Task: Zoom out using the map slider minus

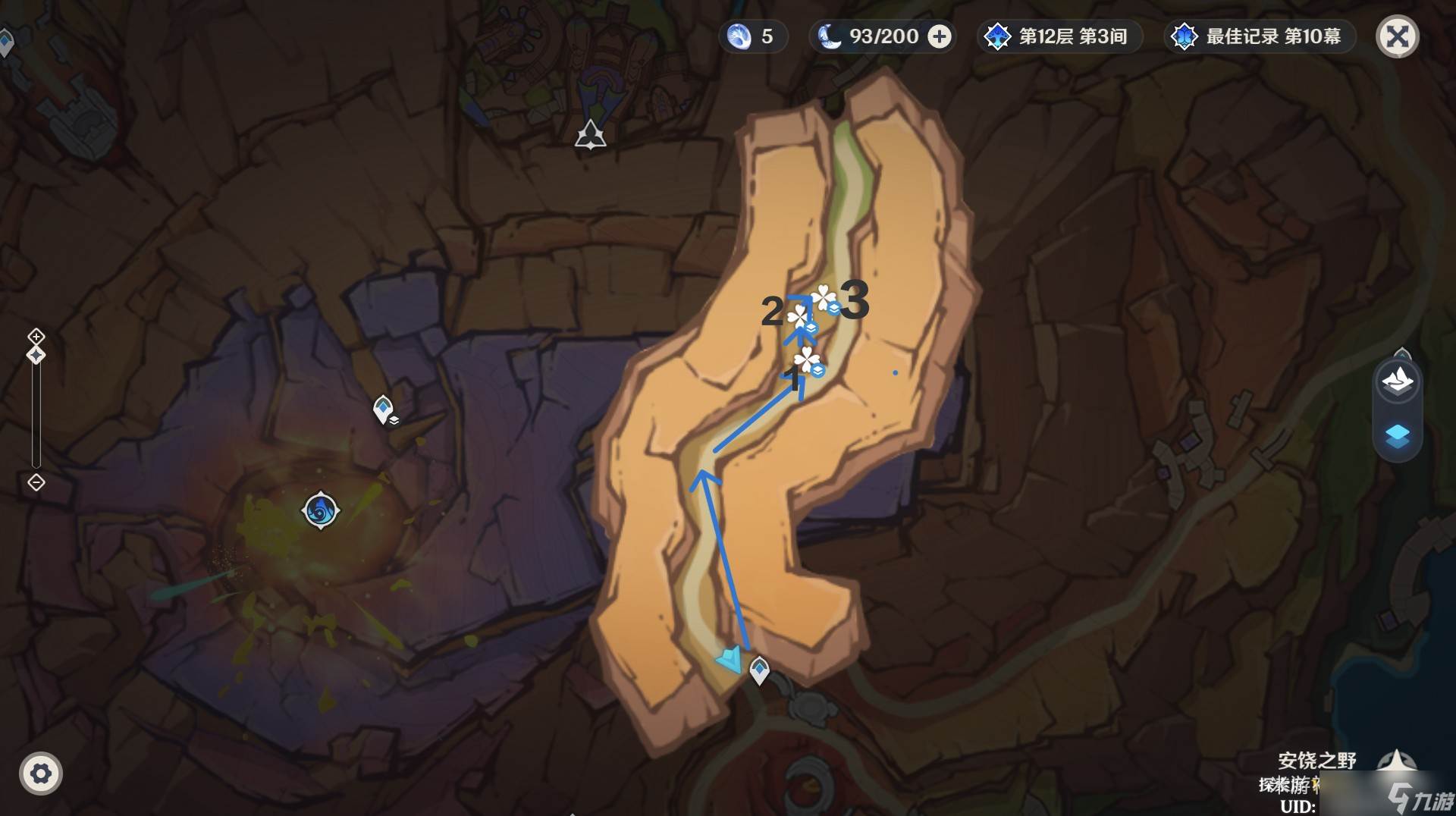Action: [x=36, y=482]
